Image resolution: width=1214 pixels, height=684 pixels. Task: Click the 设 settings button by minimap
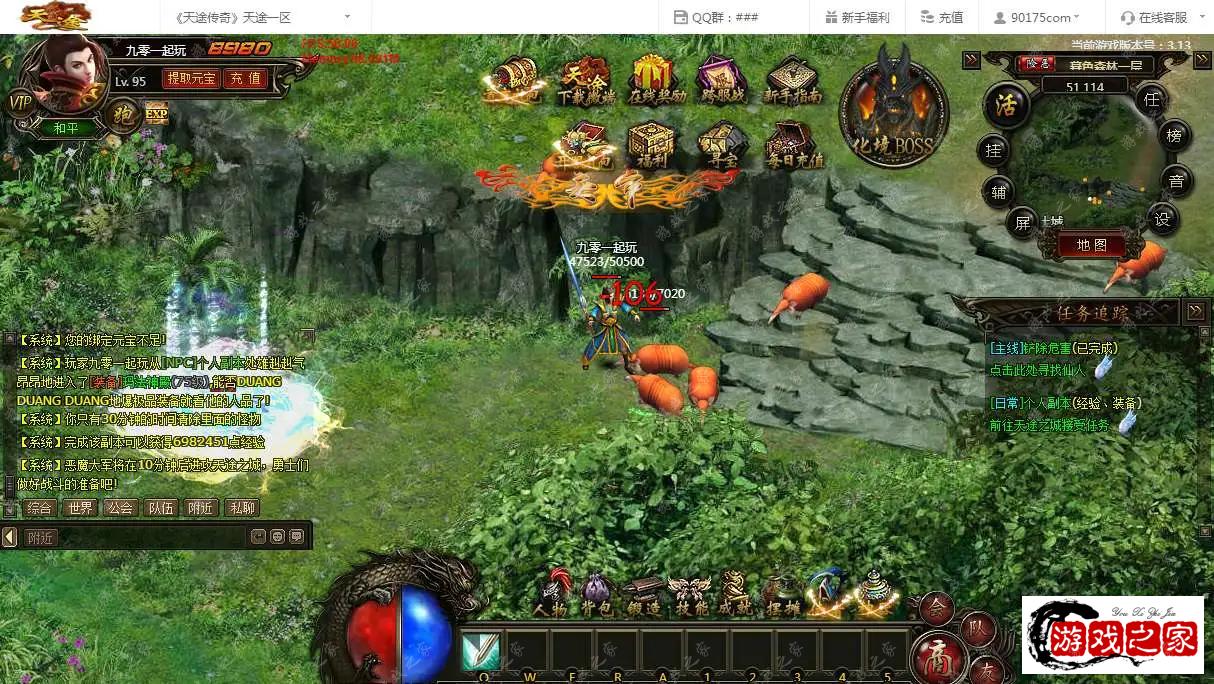point(1162,220)
